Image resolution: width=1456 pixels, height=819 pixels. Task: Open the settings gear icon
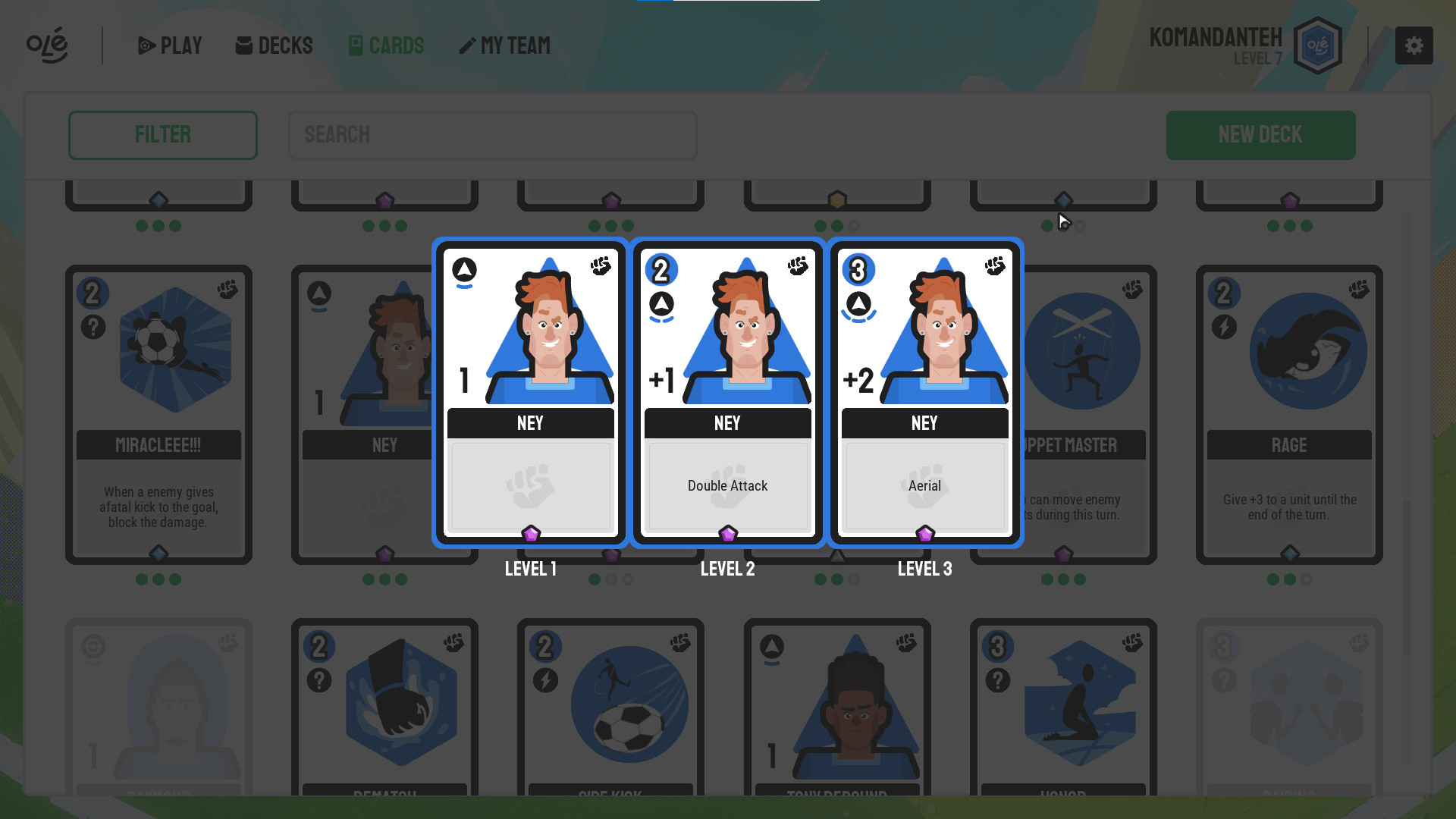1414,45
